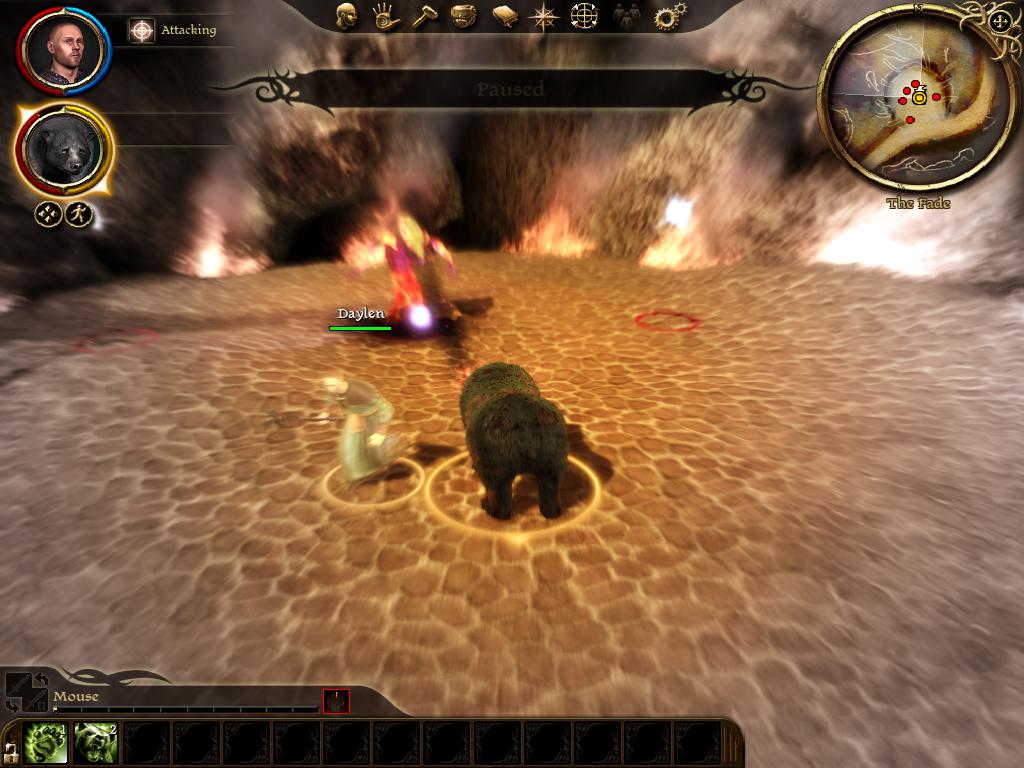The width and height of the screenshot is (1024, 768).
Task: Open the spells and talents hand icon
Action: point(384,16)
